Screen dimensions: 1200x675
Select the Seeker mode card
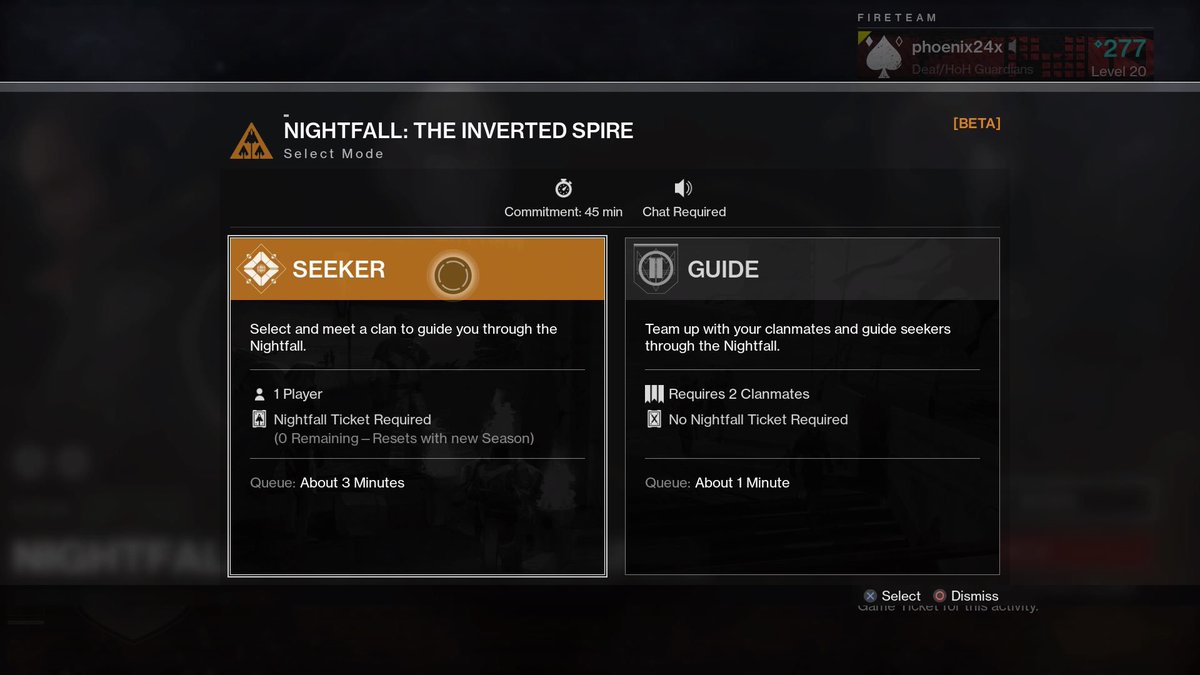[417, 405]
